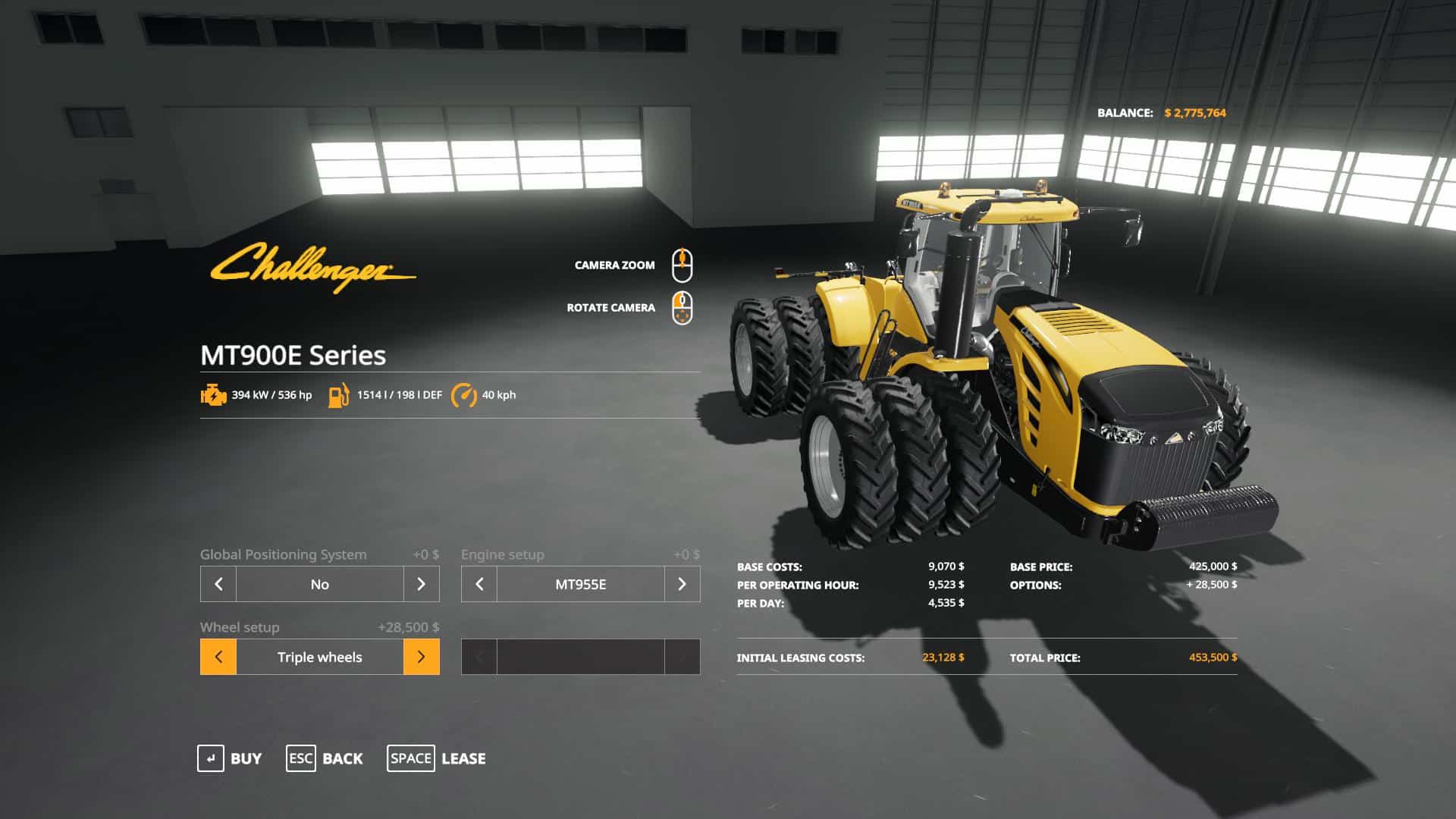Switch to previous Engine setup option

tap(479, 584)
